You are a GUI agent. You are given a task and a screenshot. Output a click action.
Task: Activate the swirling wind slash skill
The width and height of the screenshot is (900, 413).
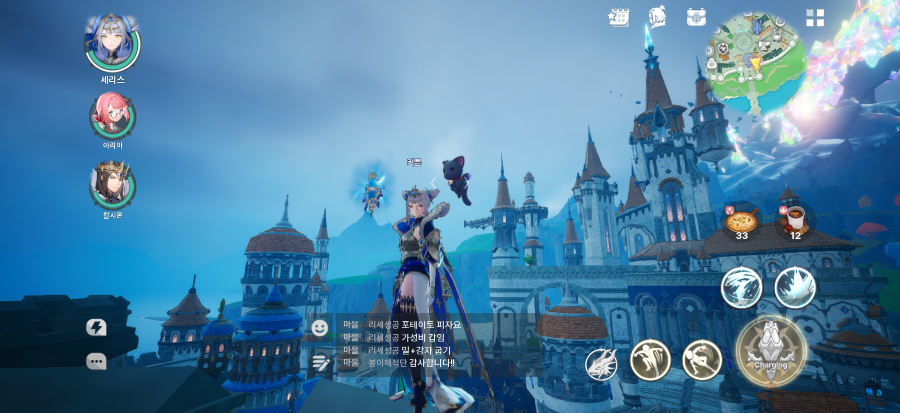tap(741, 288)
